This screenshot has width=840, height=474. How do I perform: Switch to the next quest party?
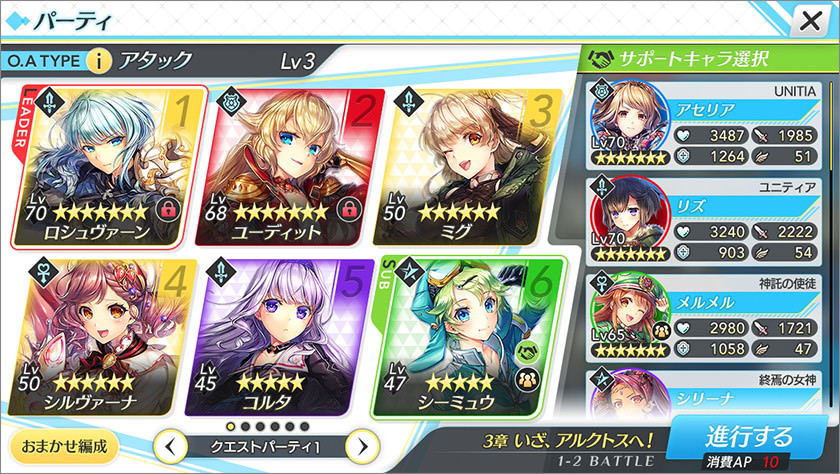pos(365,445)
